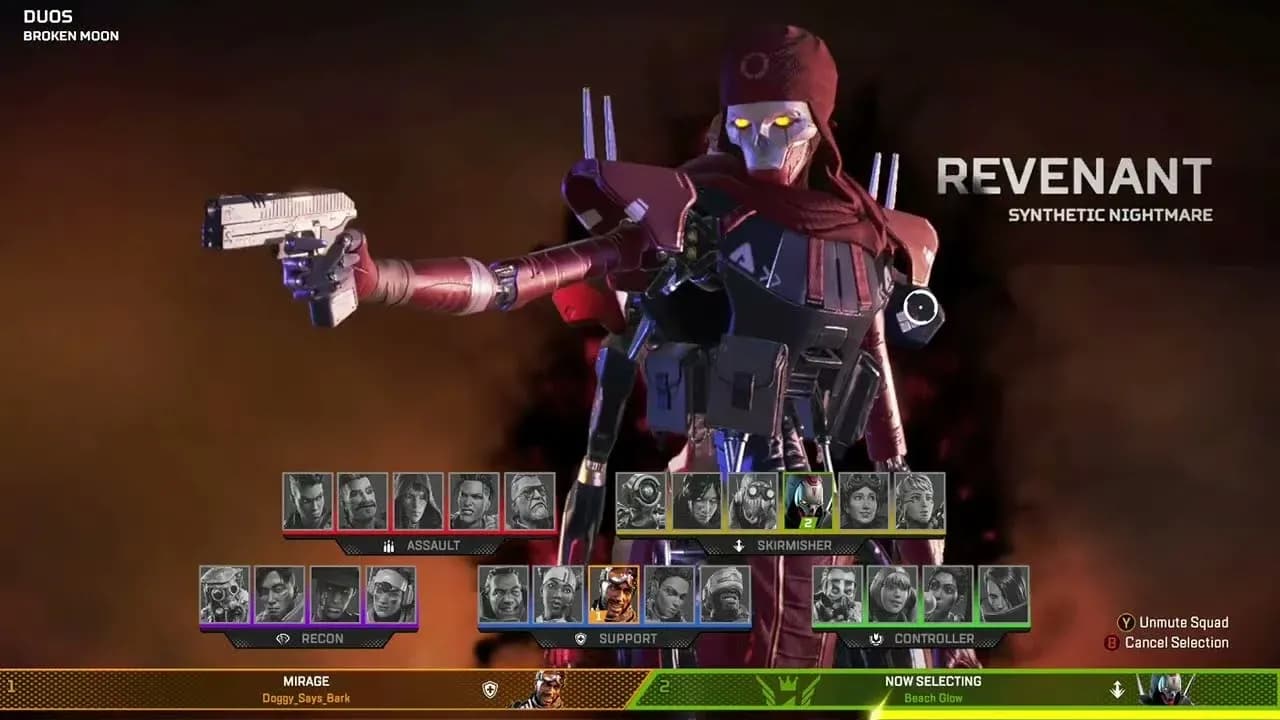Click the shield emblem beside Mirage's name
The height and width of the screenshot is (720, 1280).
[488, 687]
